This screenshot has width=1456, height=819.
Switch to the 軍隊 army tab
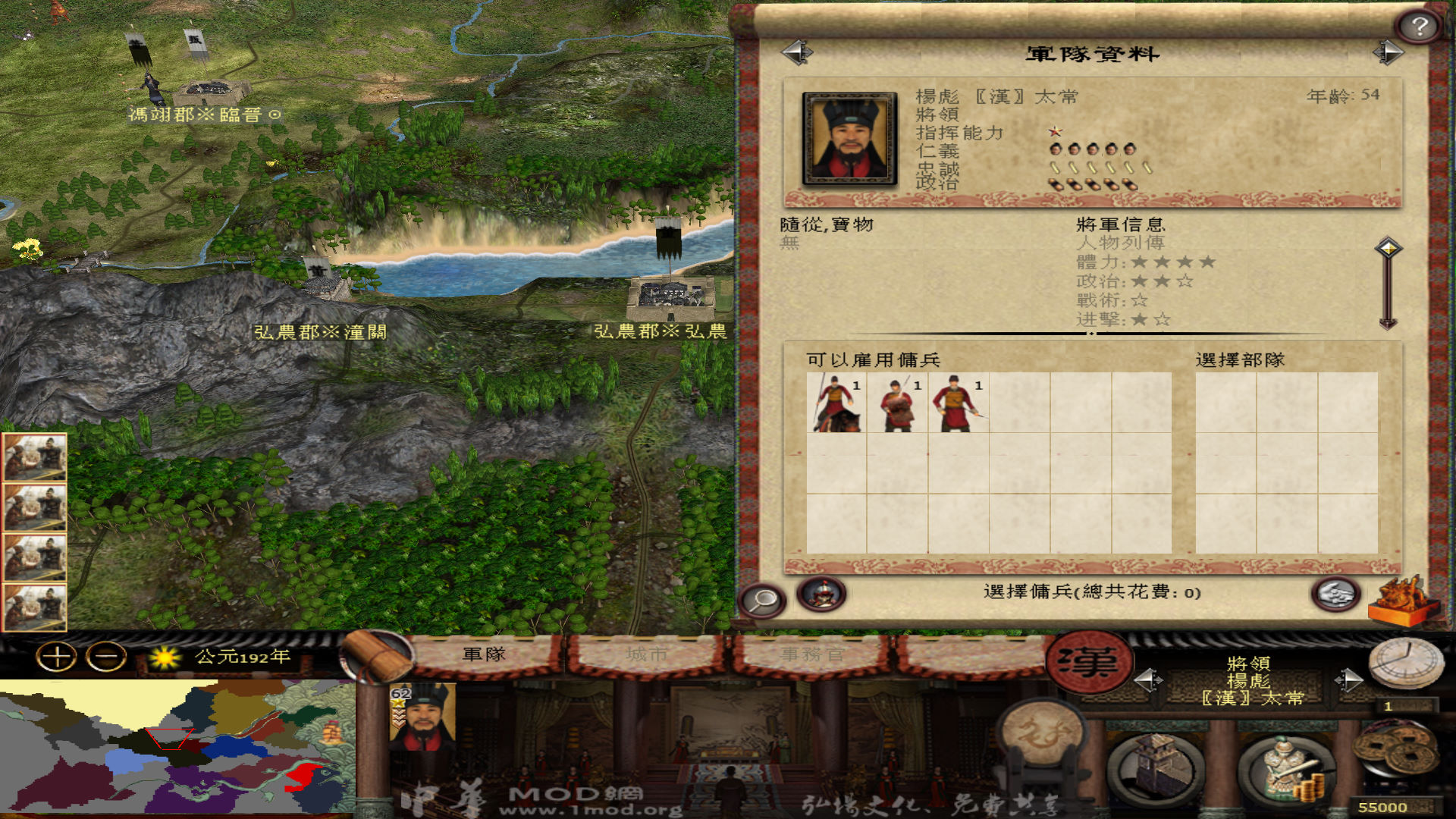tap(484, 654)
